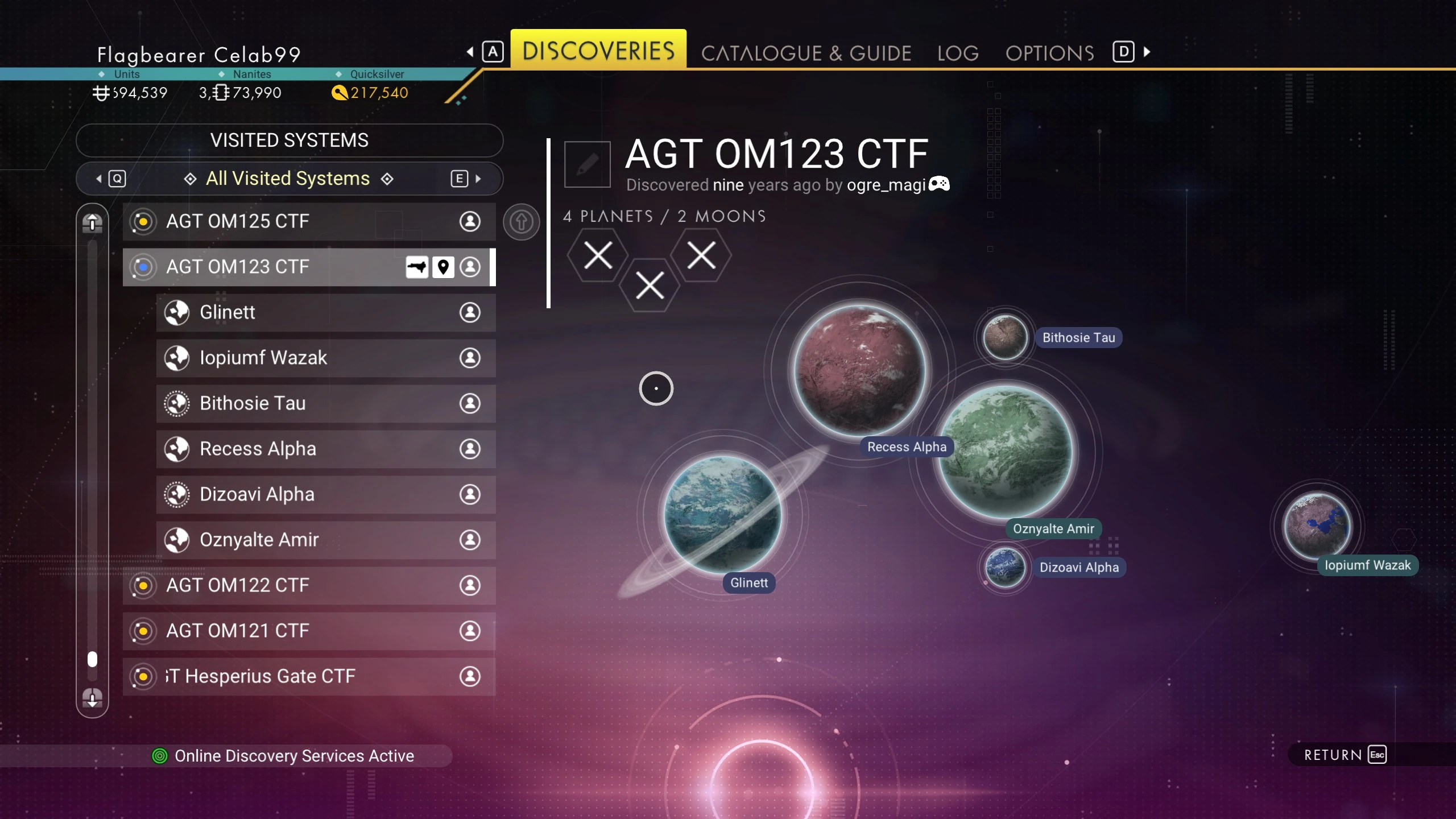Open Dizoavi Alpha list entry

click(x=325, y=494)
